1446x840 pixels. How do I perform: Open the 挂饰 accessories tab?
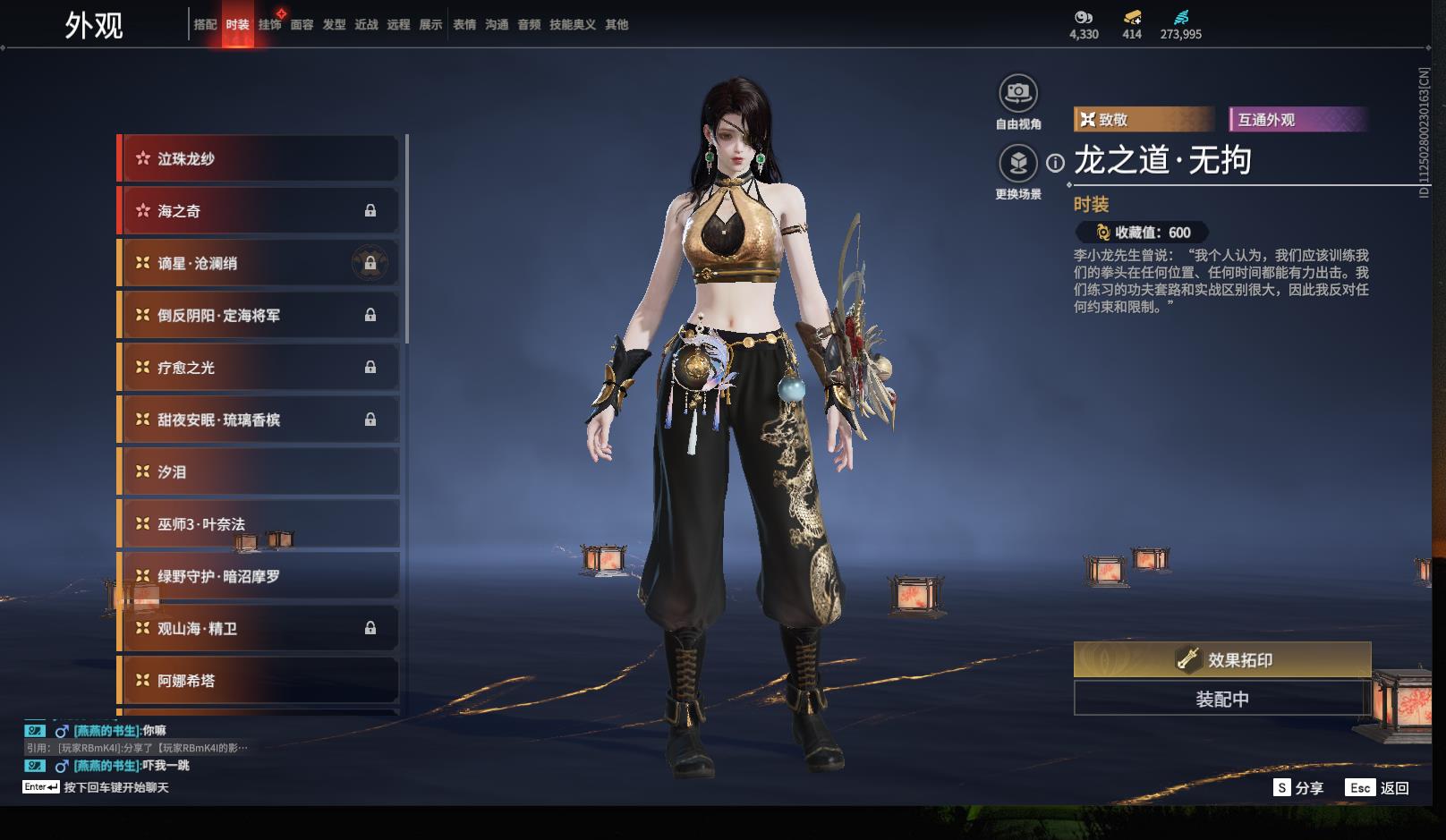click(x=269, y=25)
